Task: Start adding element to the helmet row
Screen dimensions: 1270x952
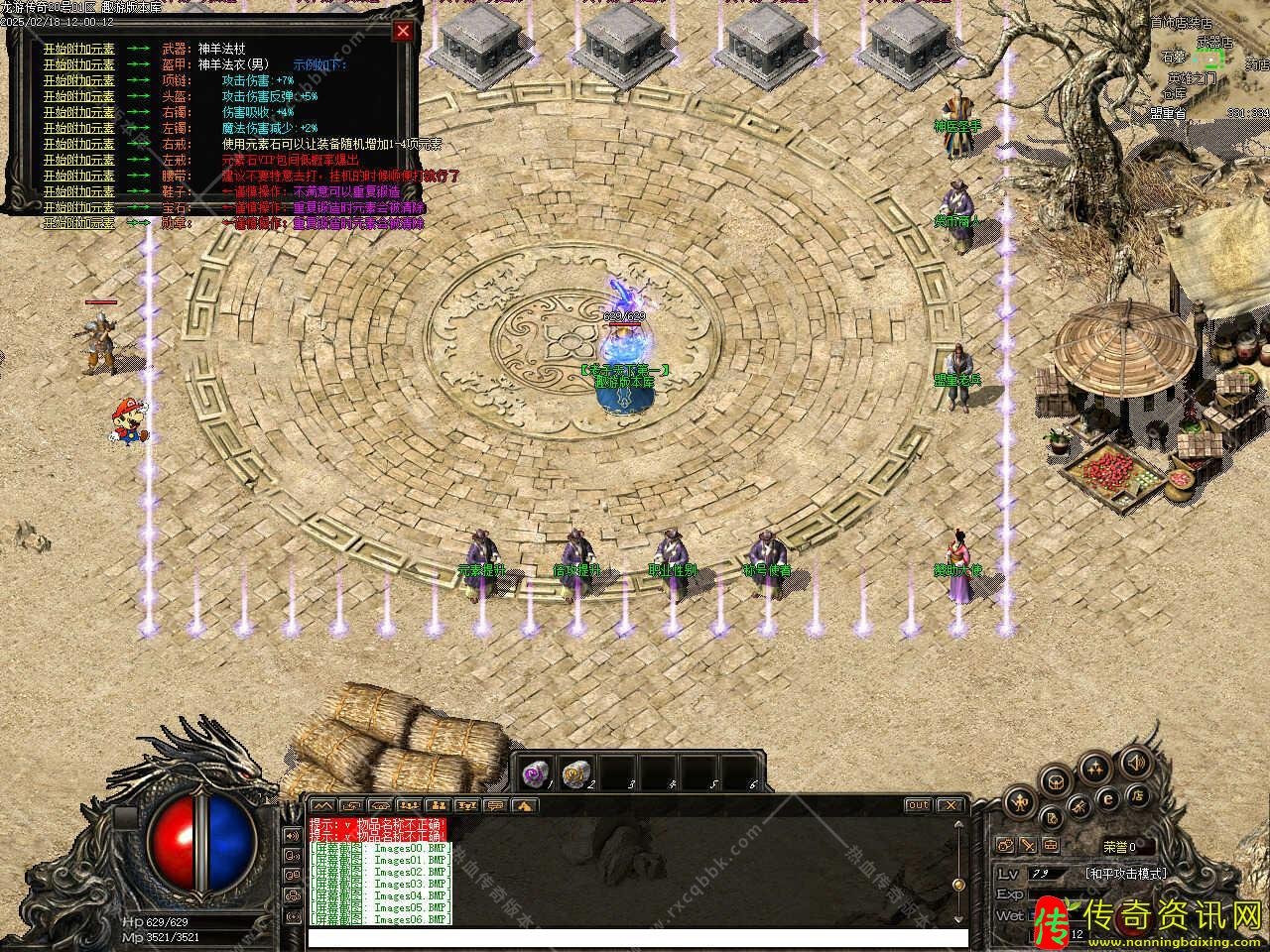Action: (78, 96)
